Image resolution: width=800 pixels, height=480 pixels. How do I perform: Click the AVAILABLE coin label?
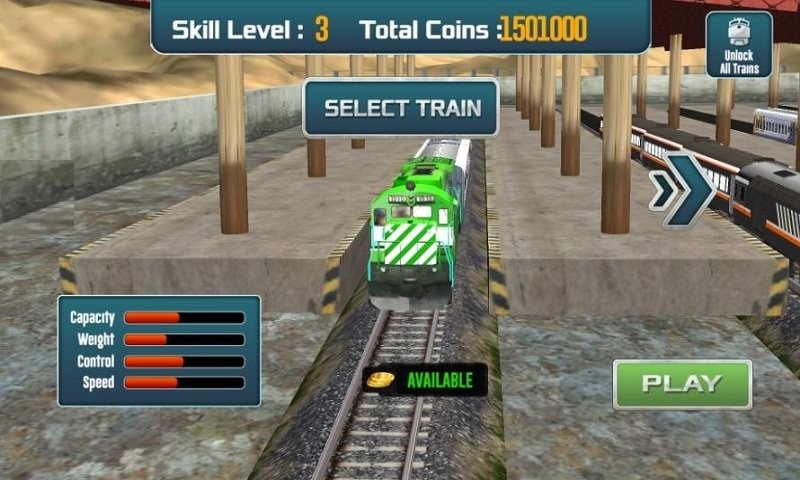click(425, 380)
